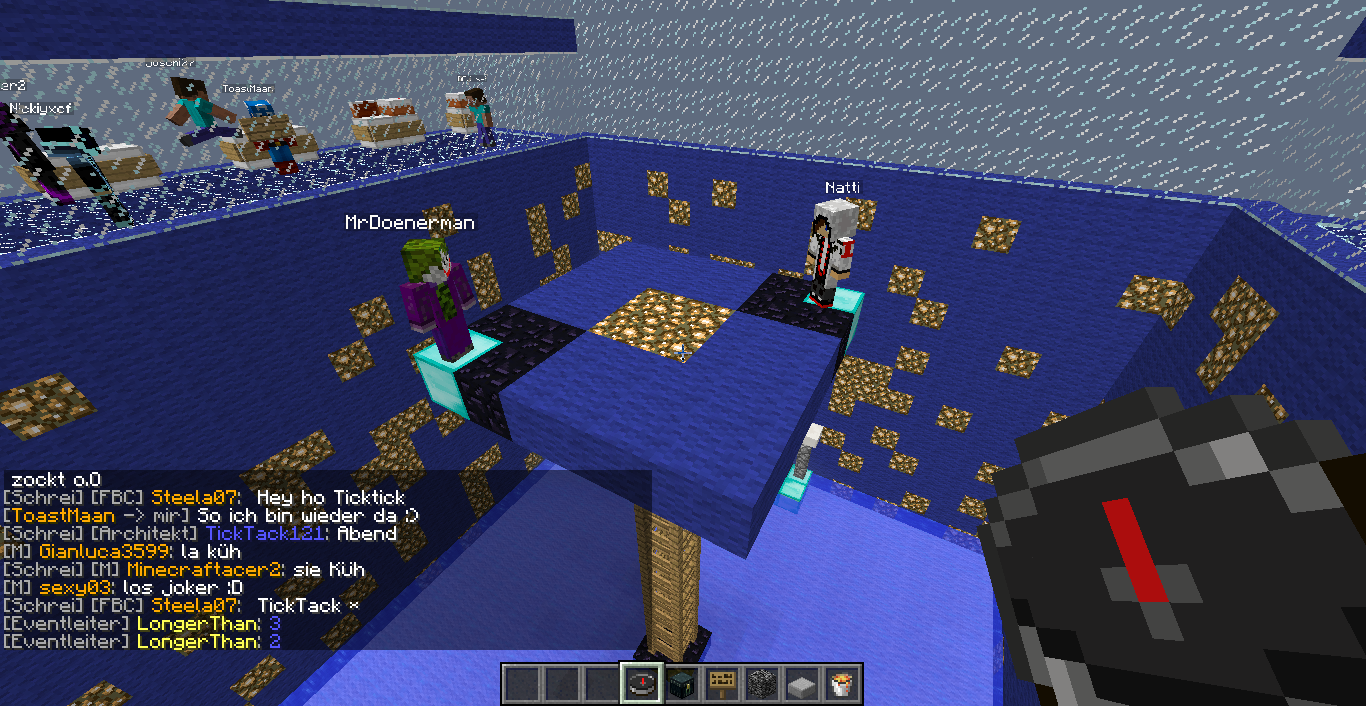Select the bedrock block hotbar slot
This screenshot has height=706, width=1366.
click(x=762, y=684)
